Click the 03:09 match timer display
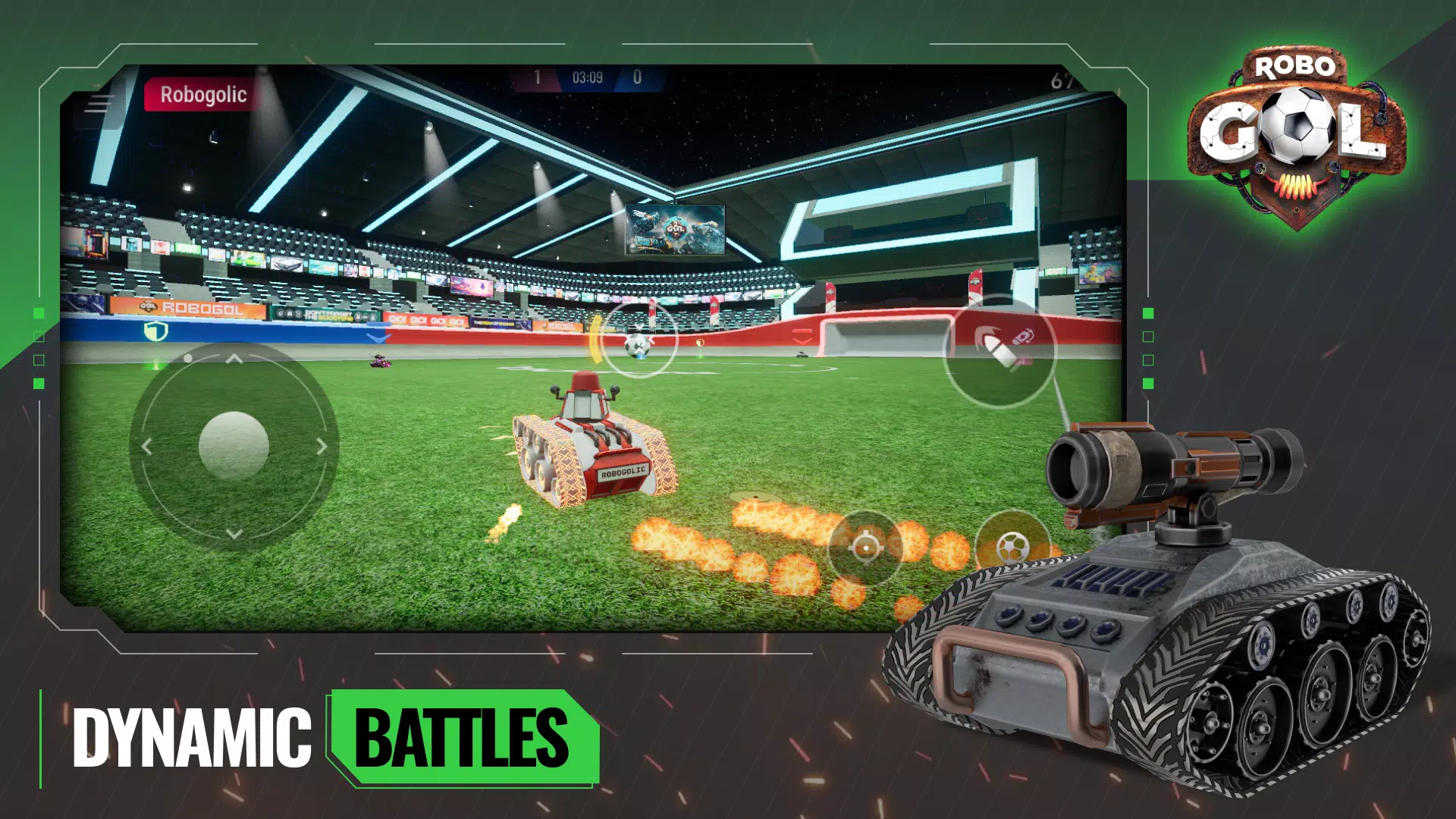 [588, 76]
